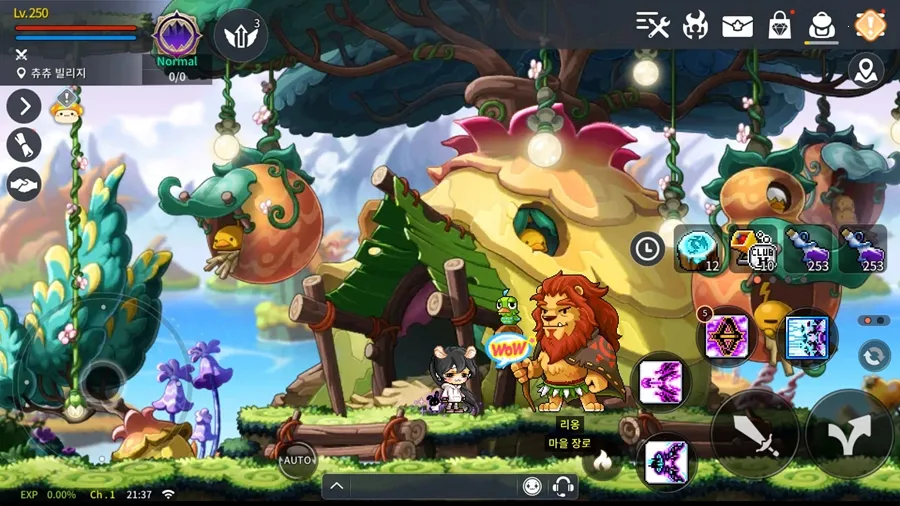Open the backpack inventory

coord(822,25)
